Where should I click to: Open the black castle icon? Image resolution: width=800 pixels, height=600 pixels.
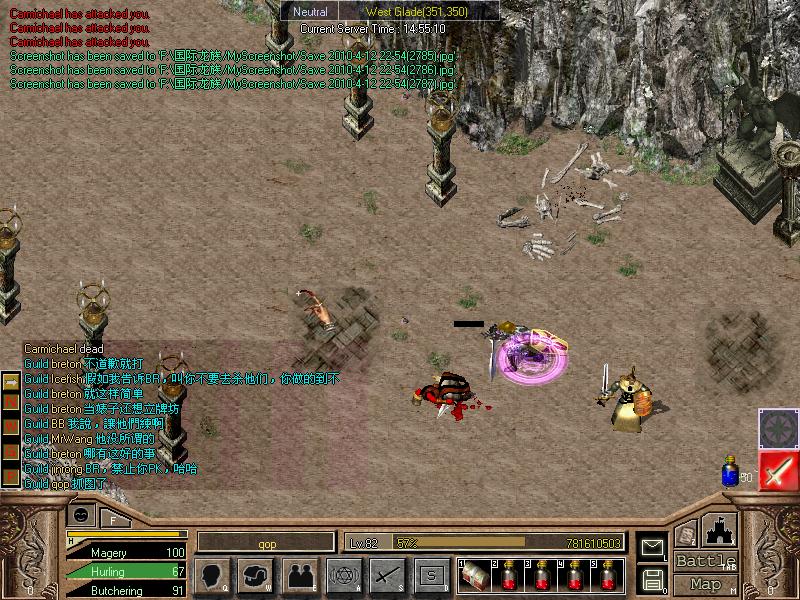pos(720,530)
